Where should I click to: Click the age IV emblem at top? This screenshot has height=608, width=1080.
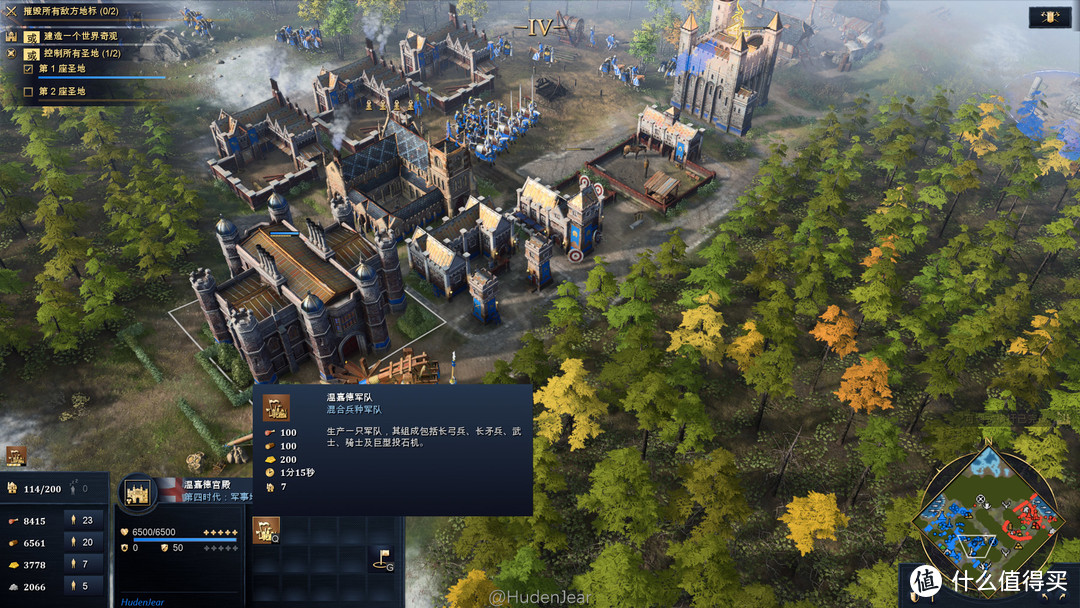tap(540, 28)
